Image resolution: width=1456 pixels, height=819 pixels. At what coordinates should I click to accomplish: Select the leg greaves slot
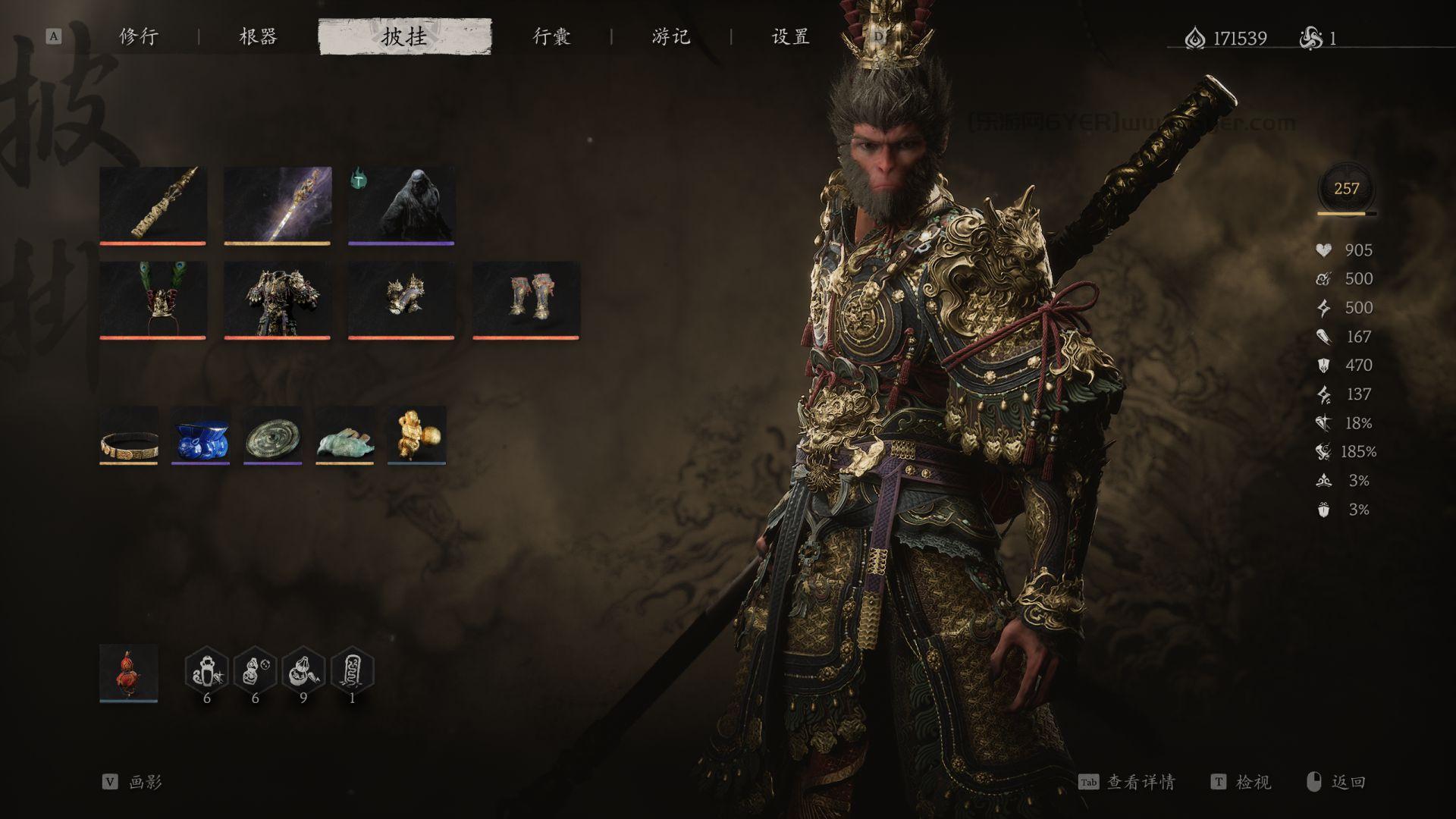(x=526, y=300)
